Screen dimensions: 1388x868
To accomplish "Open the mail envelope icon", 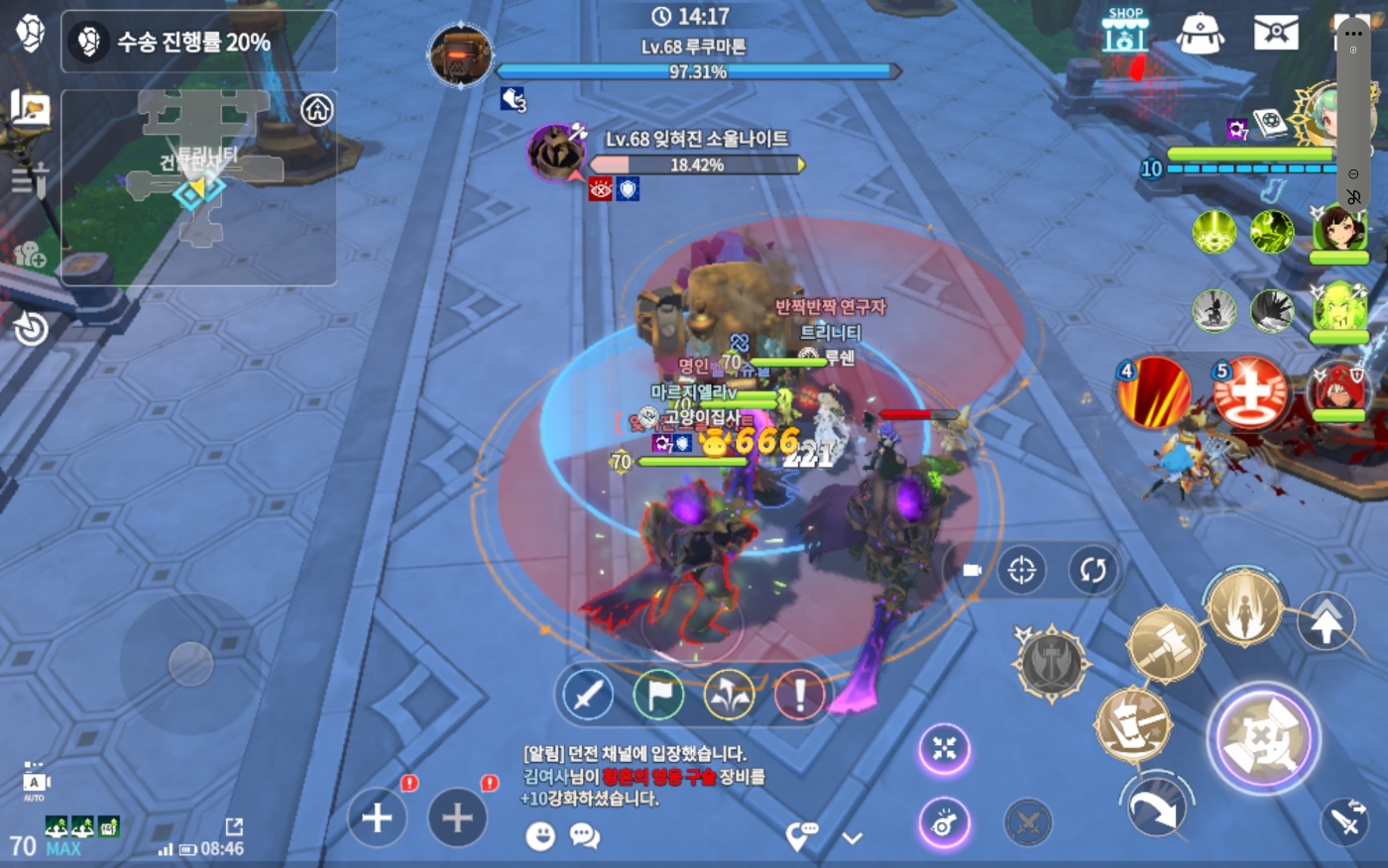I will (x=1276, y=32).
